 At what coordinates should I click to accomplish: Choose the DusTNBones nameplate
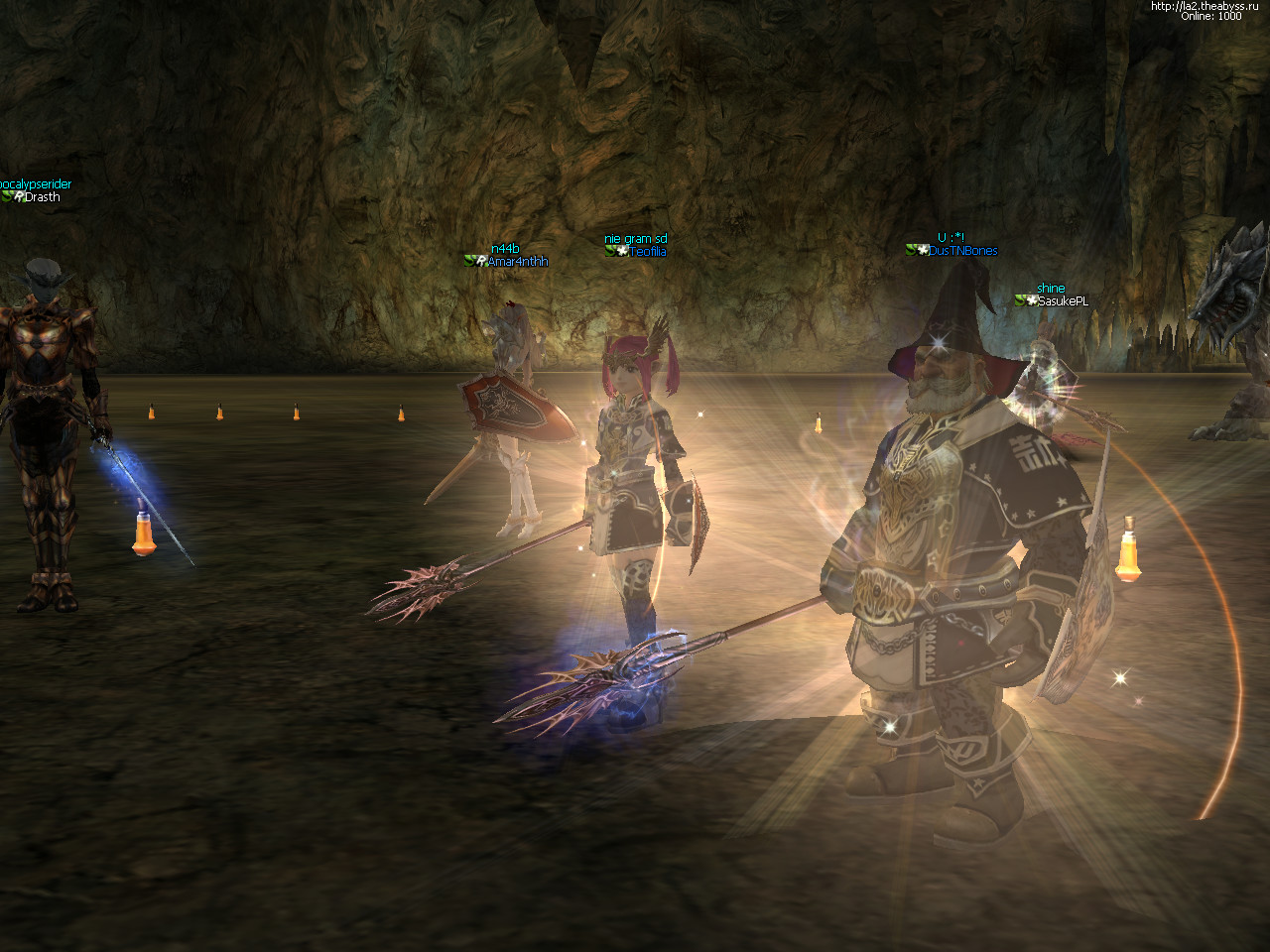click(962, 251)
